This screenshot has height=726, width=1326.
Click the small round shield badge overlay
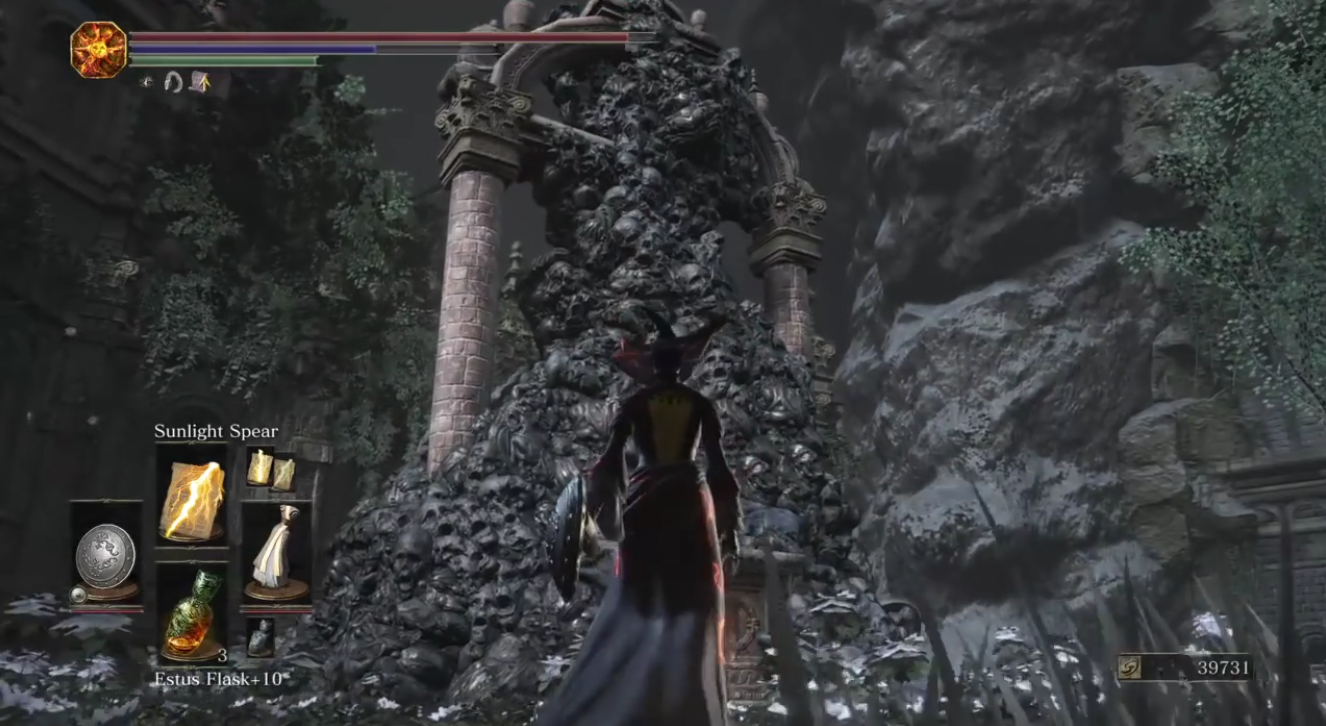click(x=78, y=593)
